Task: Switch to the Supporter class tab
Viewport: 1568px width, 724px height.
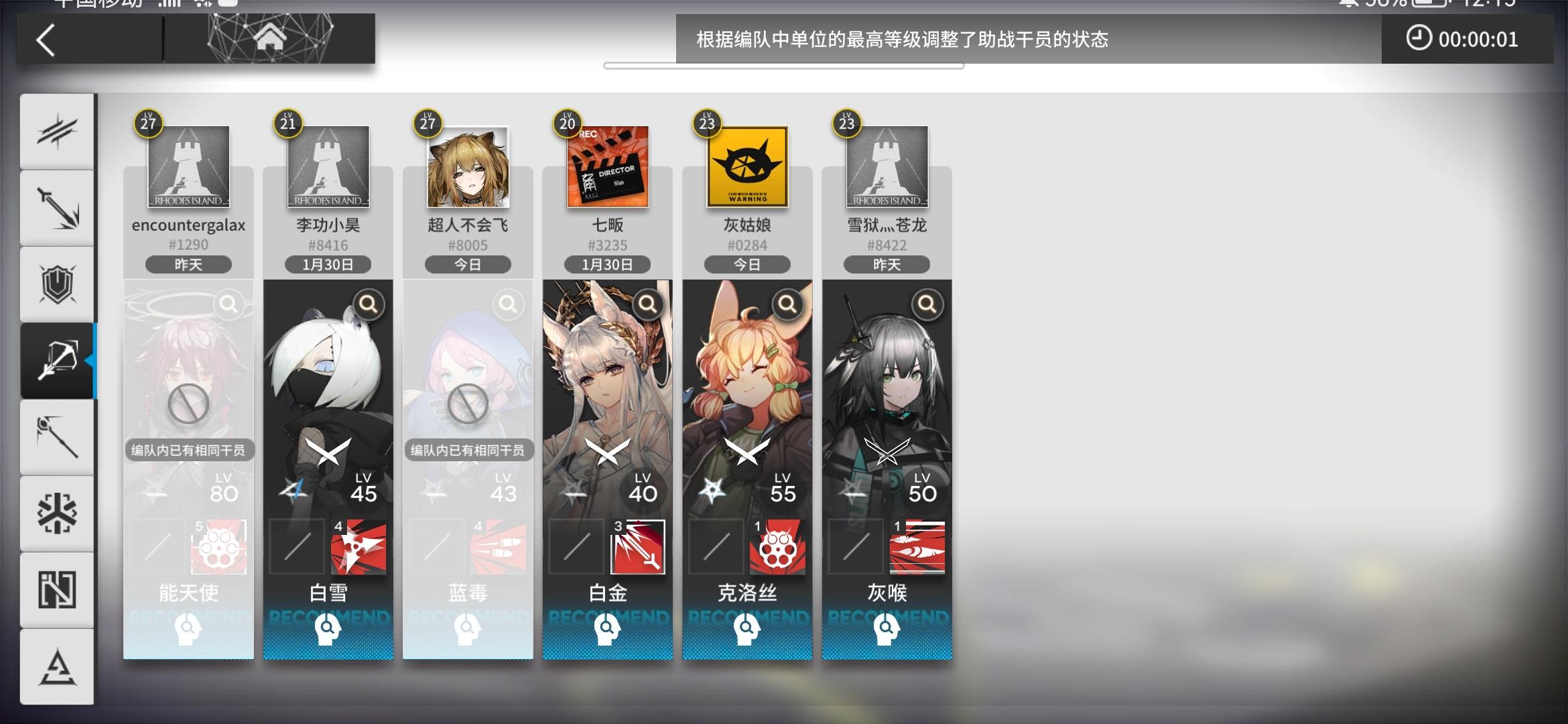Action: pyautogui.click(x=57, y=590)
